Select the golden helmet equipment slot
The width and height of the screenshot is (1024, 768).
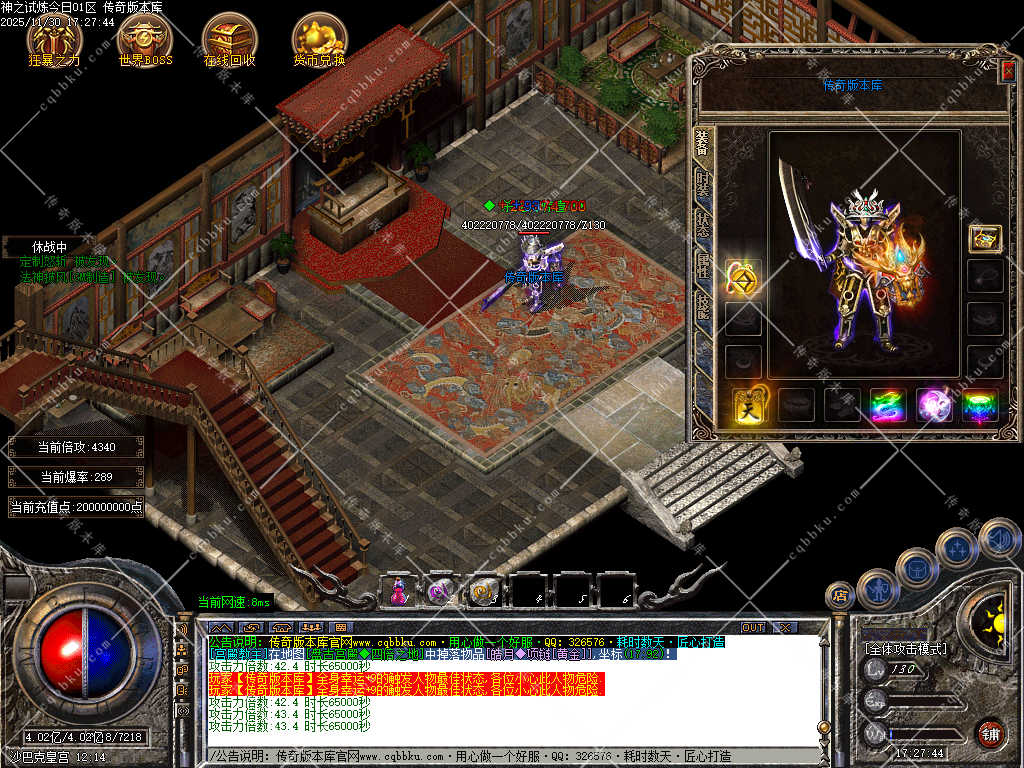(x=985, y=238)
